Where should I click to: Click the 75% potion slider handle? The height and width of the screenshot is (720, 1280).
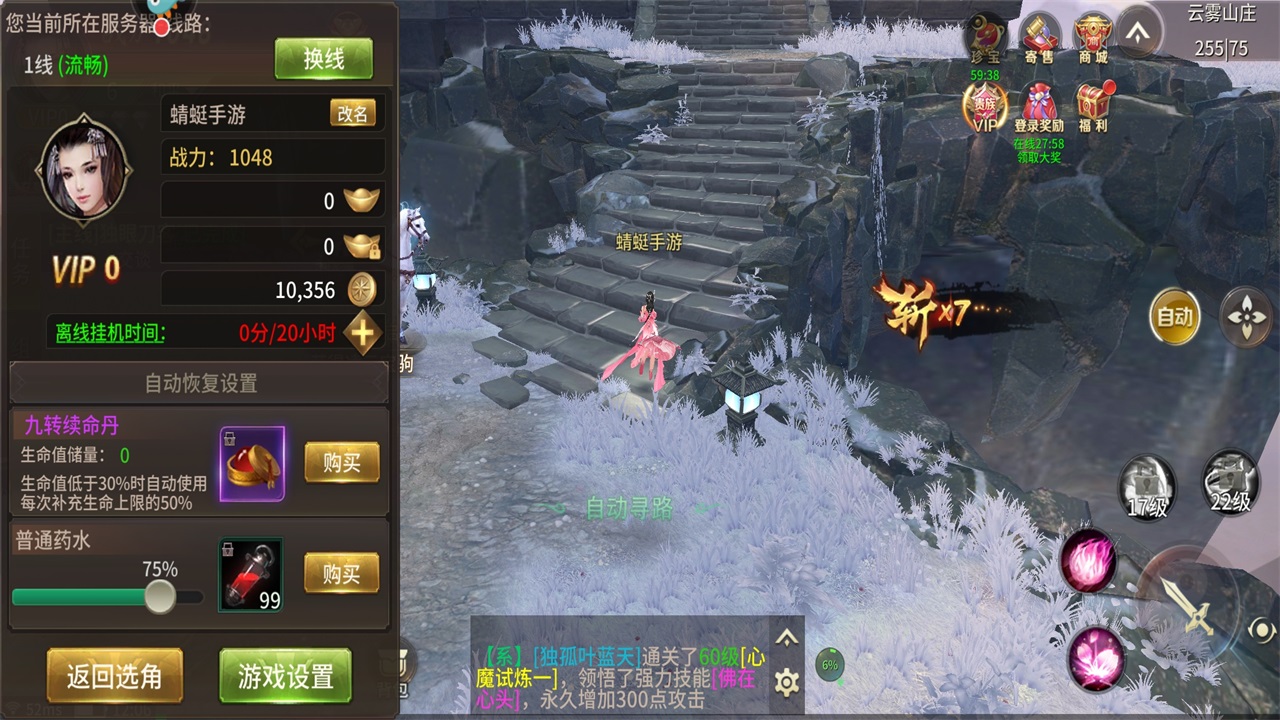159,597
